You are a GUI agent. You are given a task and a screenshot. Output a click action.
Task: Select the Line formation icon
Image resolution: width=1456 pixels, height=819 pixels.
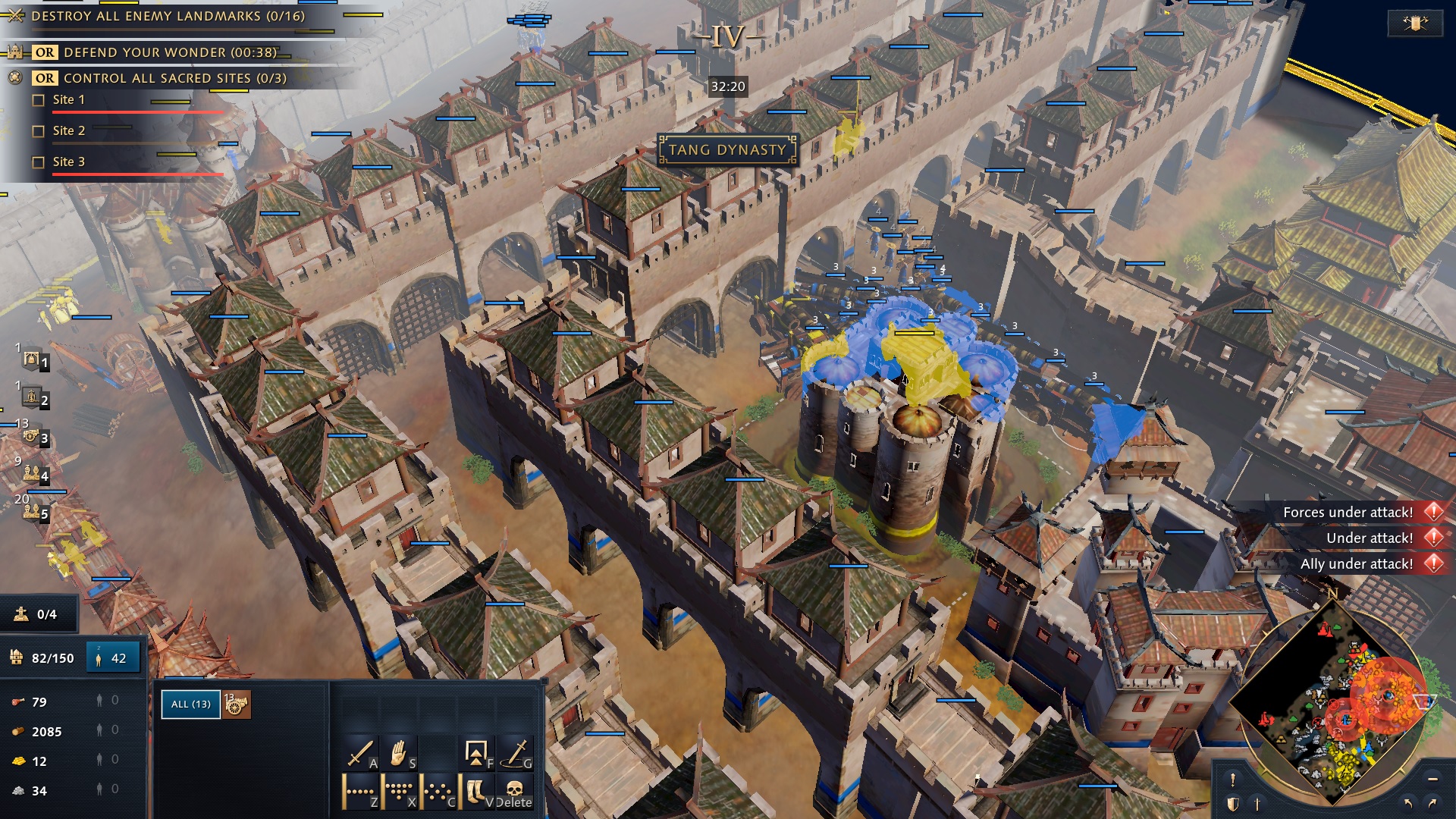coord(359,792)
